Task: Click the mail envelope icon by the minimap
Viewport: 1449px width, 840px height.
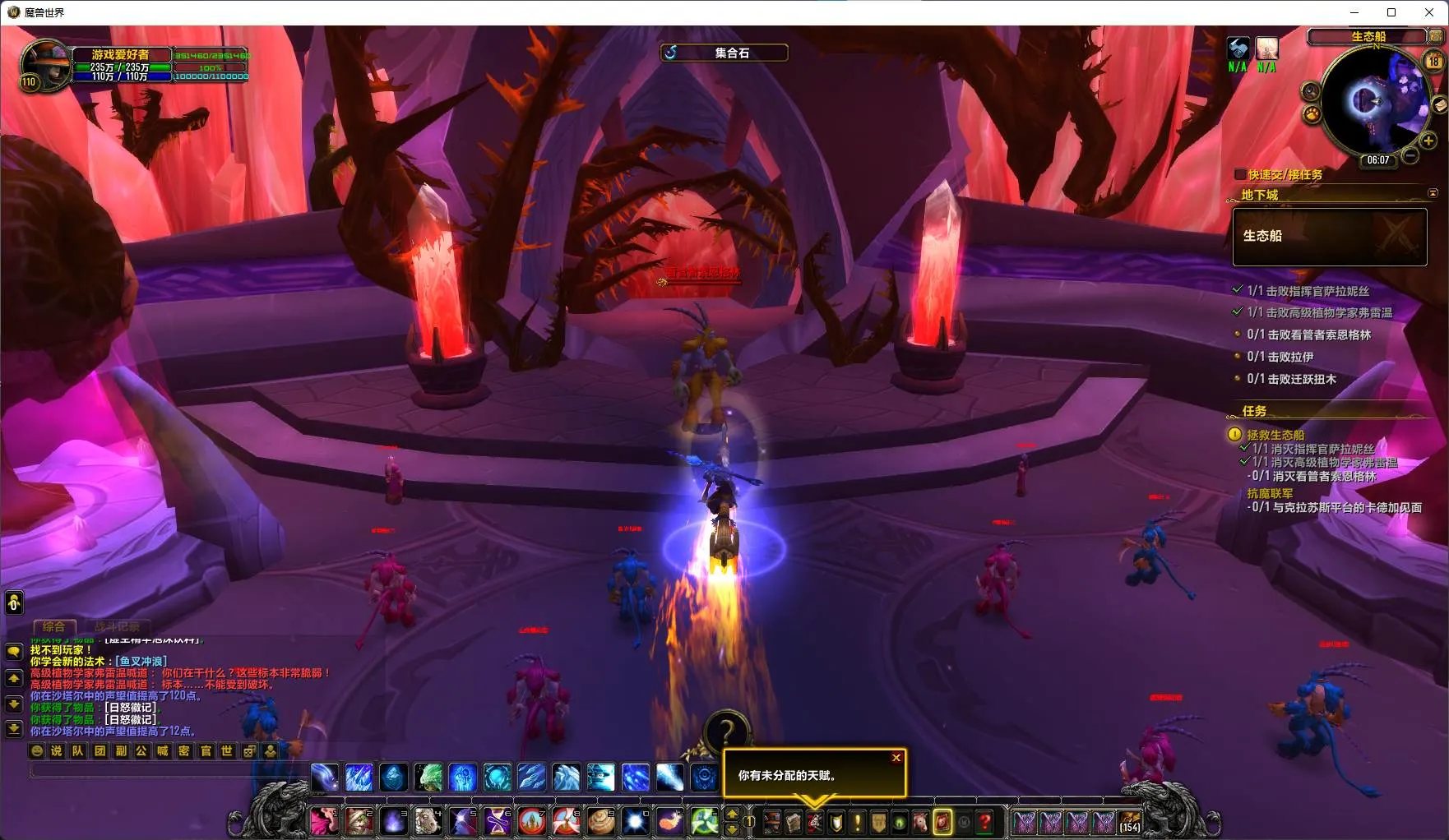Action: (x=1440, y=104)
